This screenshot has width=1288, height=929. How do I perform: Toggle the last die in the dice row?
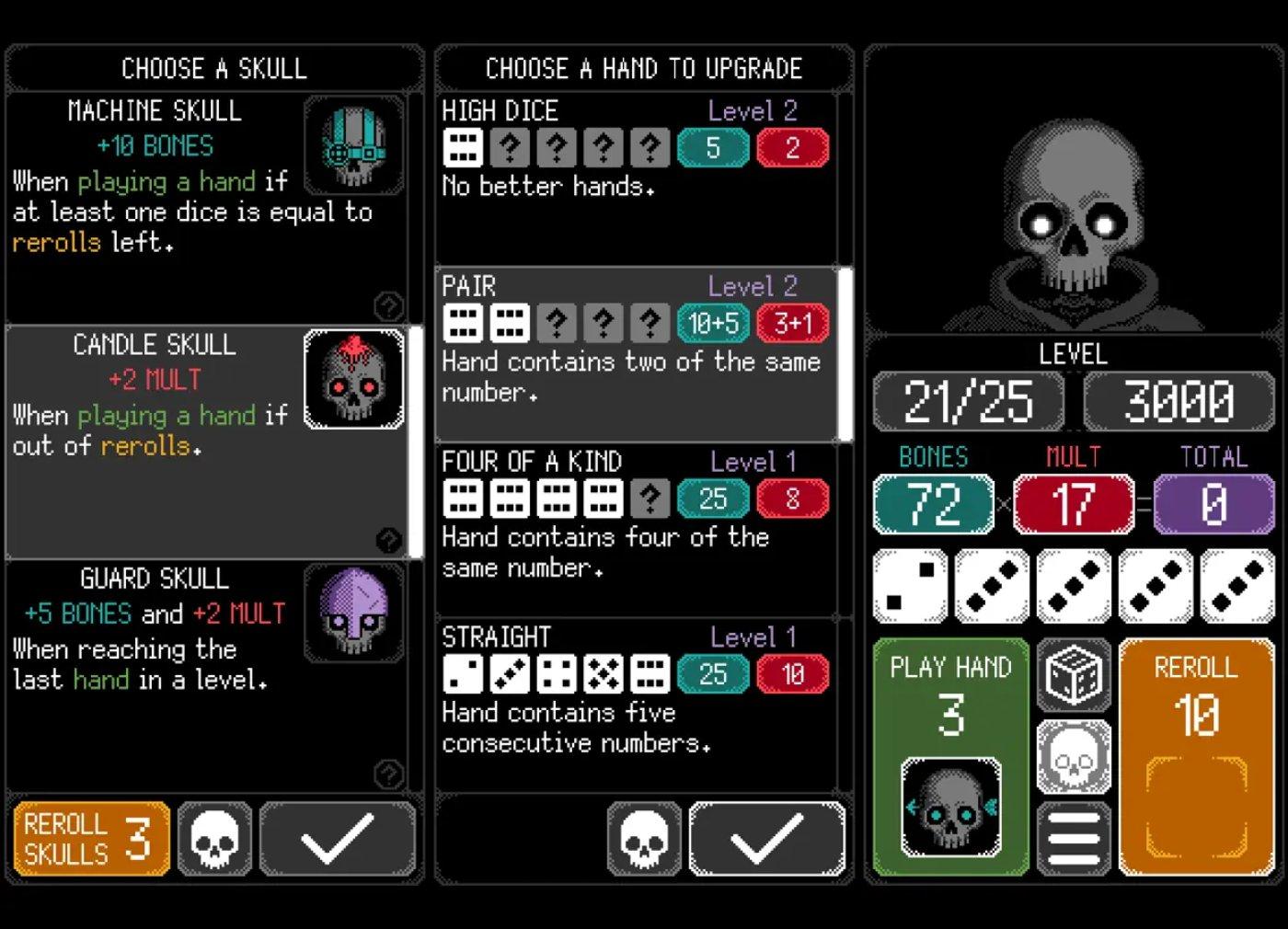click(1237, 585)
